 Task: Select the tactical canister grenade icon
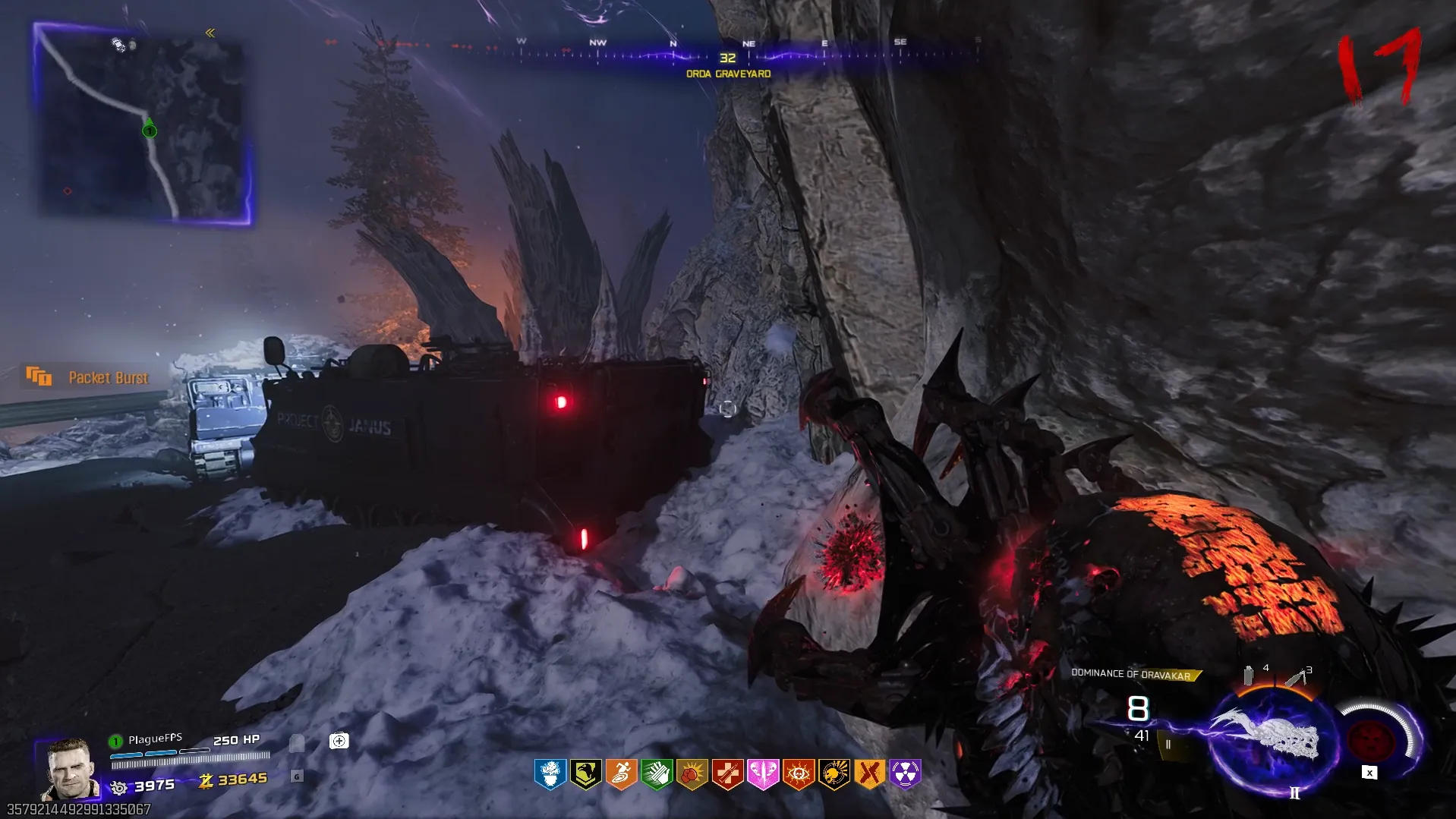coord(1249,675)
